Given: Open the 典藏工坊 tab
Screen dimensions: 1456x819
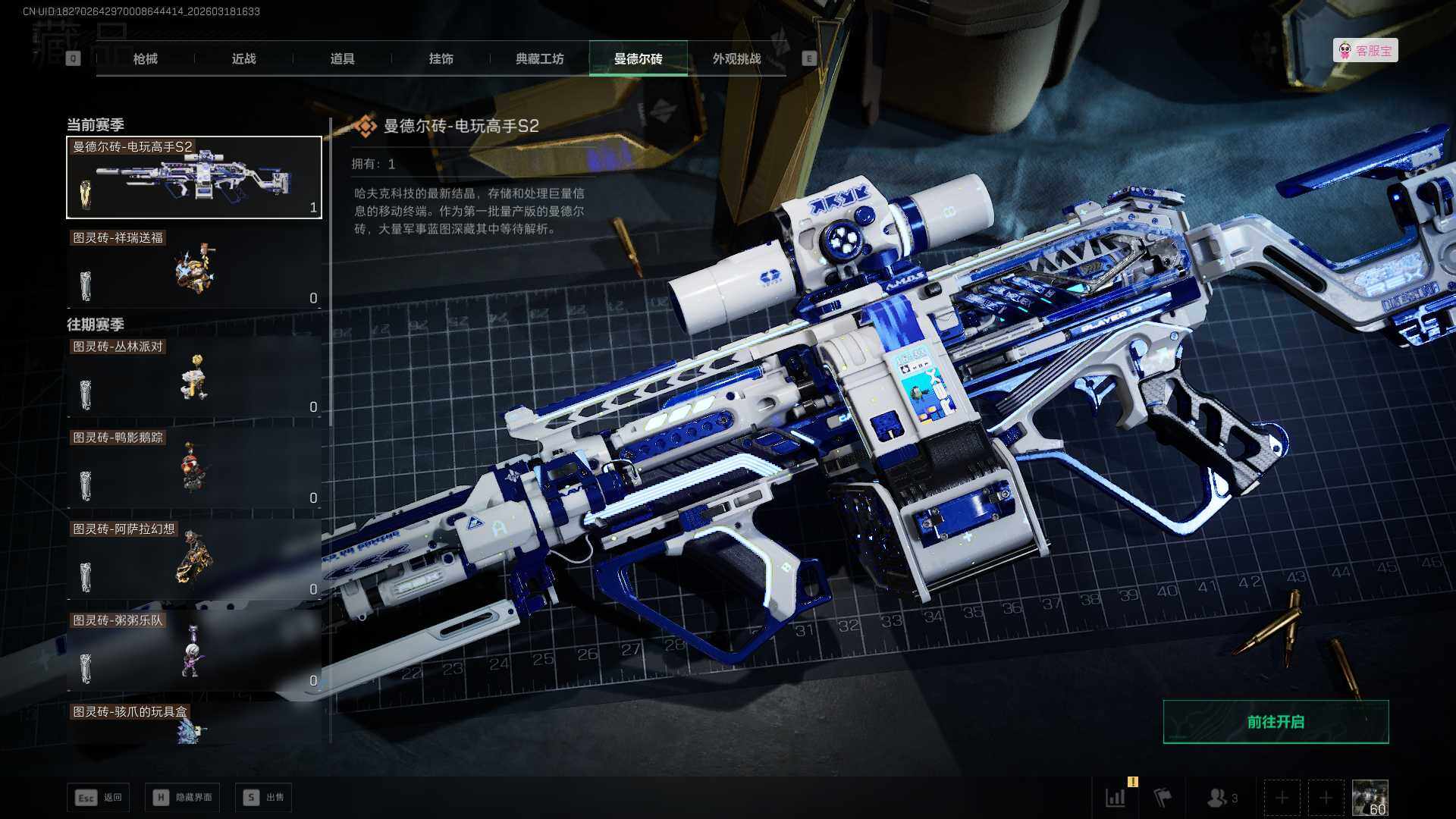Looking at the screenshot, I should [539, 58].
